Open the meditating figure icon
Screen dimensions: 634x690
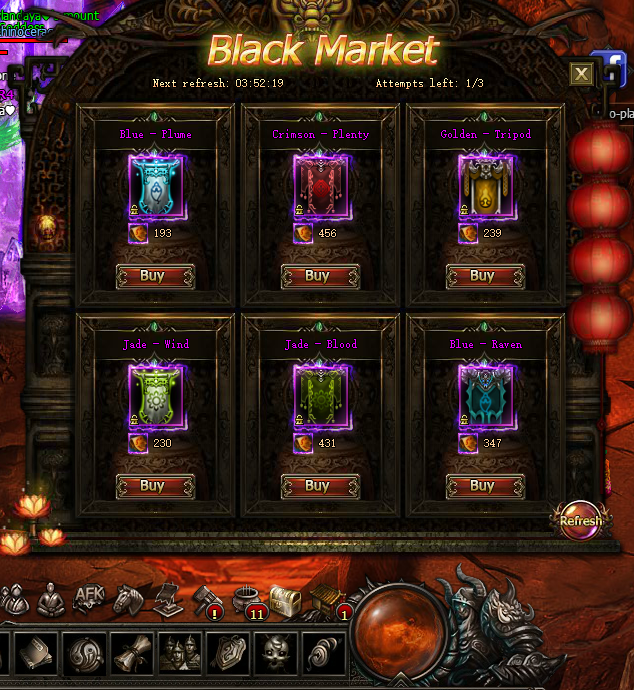(51, 599)
